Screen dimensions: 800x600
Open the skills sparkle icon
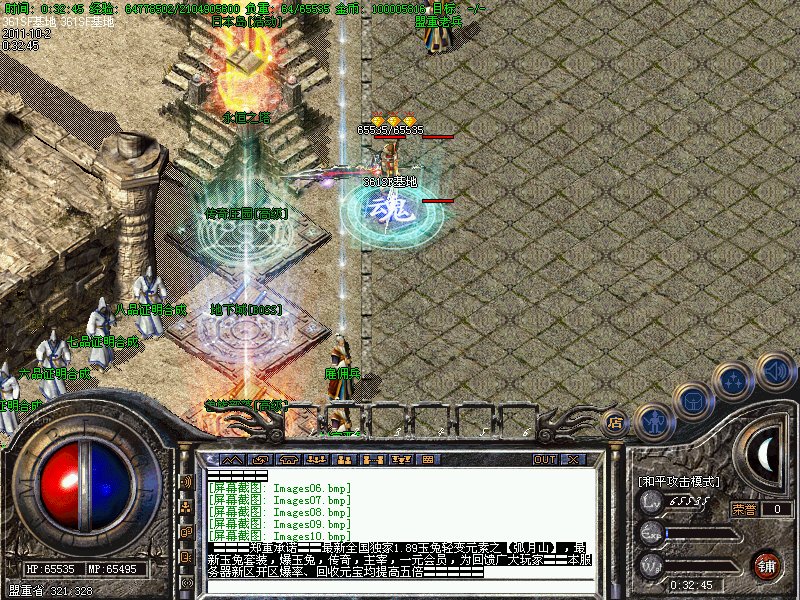735,381
